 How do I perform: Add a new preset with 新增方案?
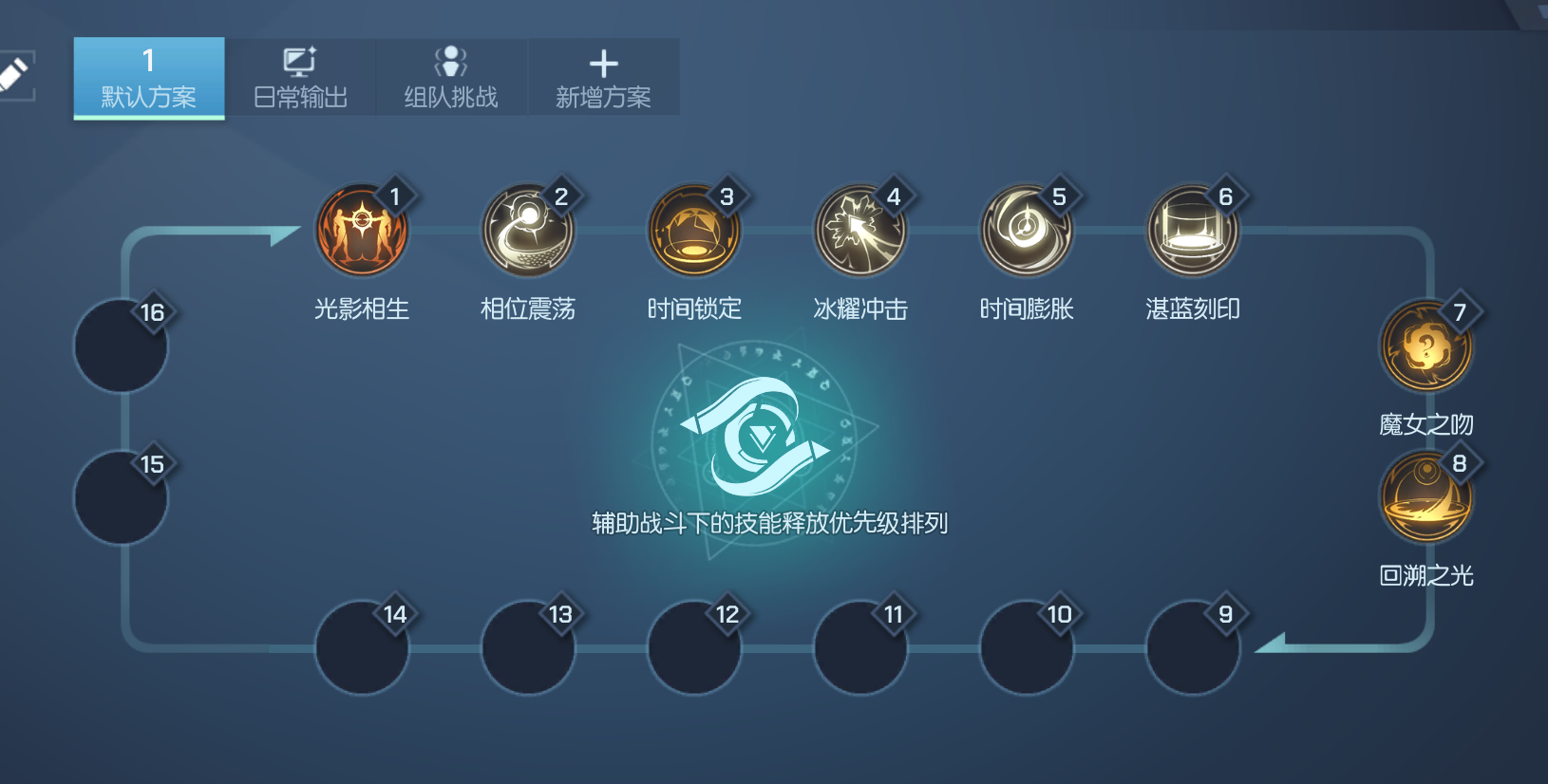click(x=603, y=78)
